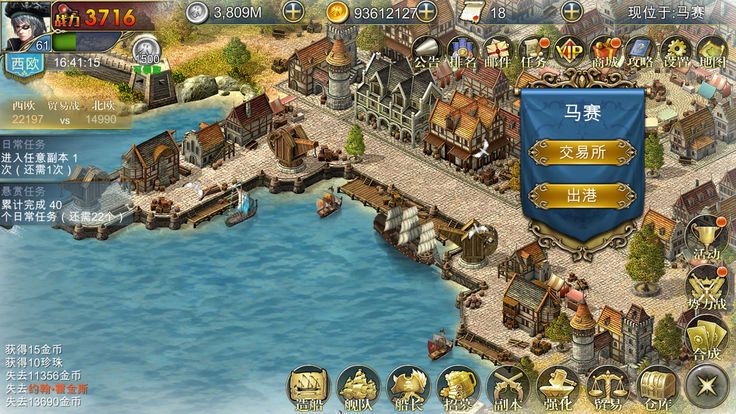Open the 地图 world map

click(x=711, y=52)
